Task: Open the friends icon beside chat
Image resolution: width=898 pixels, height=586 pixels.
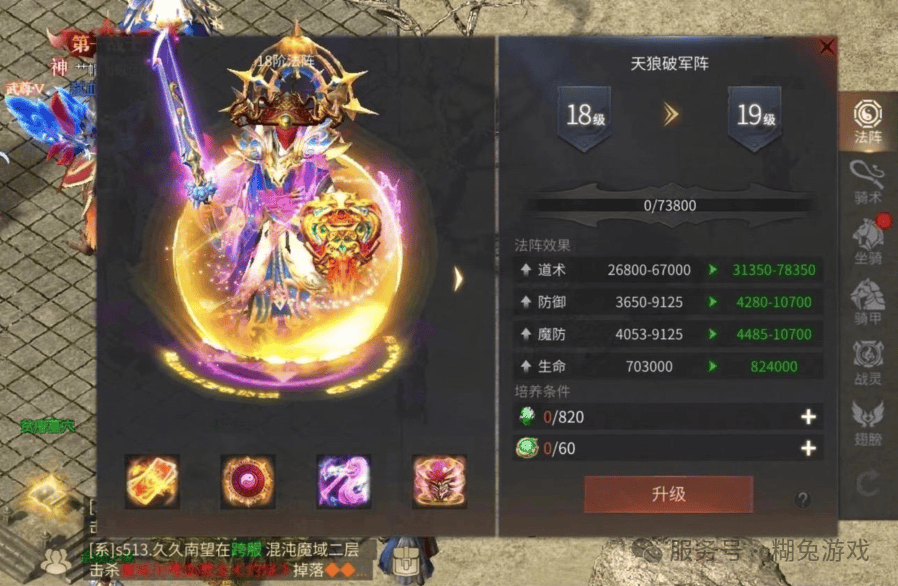Action: click(x=58, y=562)
